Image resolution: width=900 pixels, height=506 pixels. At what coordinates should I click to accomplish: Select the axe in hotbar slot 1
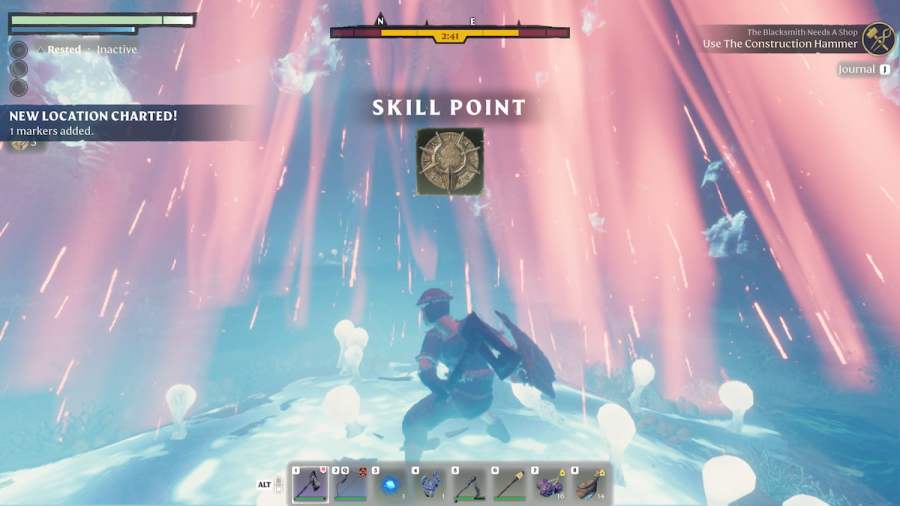click(x=311, y=485)
